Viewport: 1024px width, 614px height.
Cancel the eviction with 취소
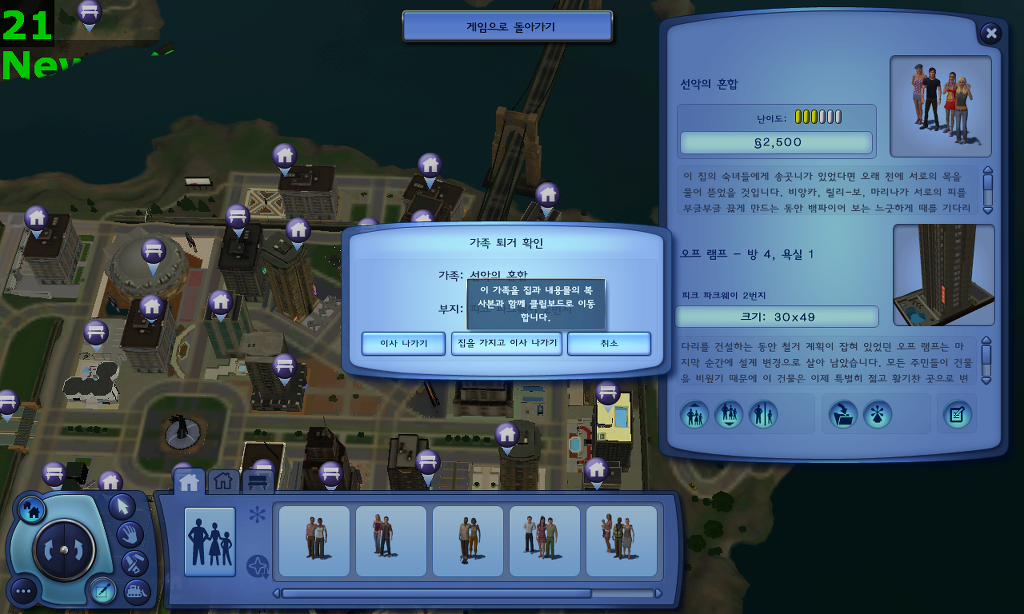tap(609, 343)
